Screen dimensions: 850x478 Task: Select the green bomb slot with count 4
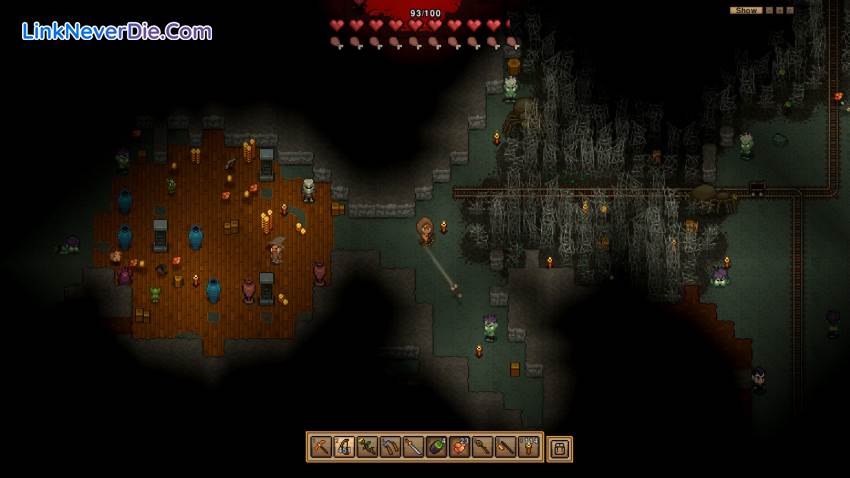point(437,447)
